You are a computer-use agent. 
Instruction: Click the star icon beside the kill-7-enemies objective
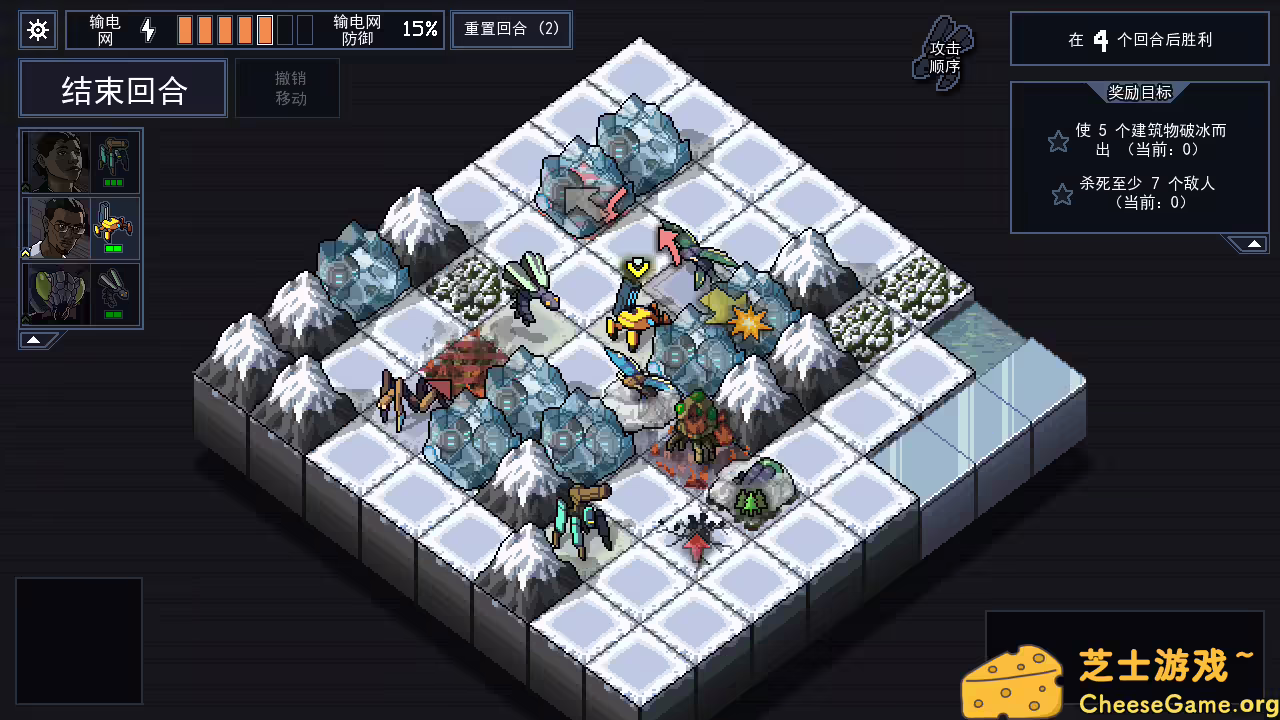pos(1060,194)
